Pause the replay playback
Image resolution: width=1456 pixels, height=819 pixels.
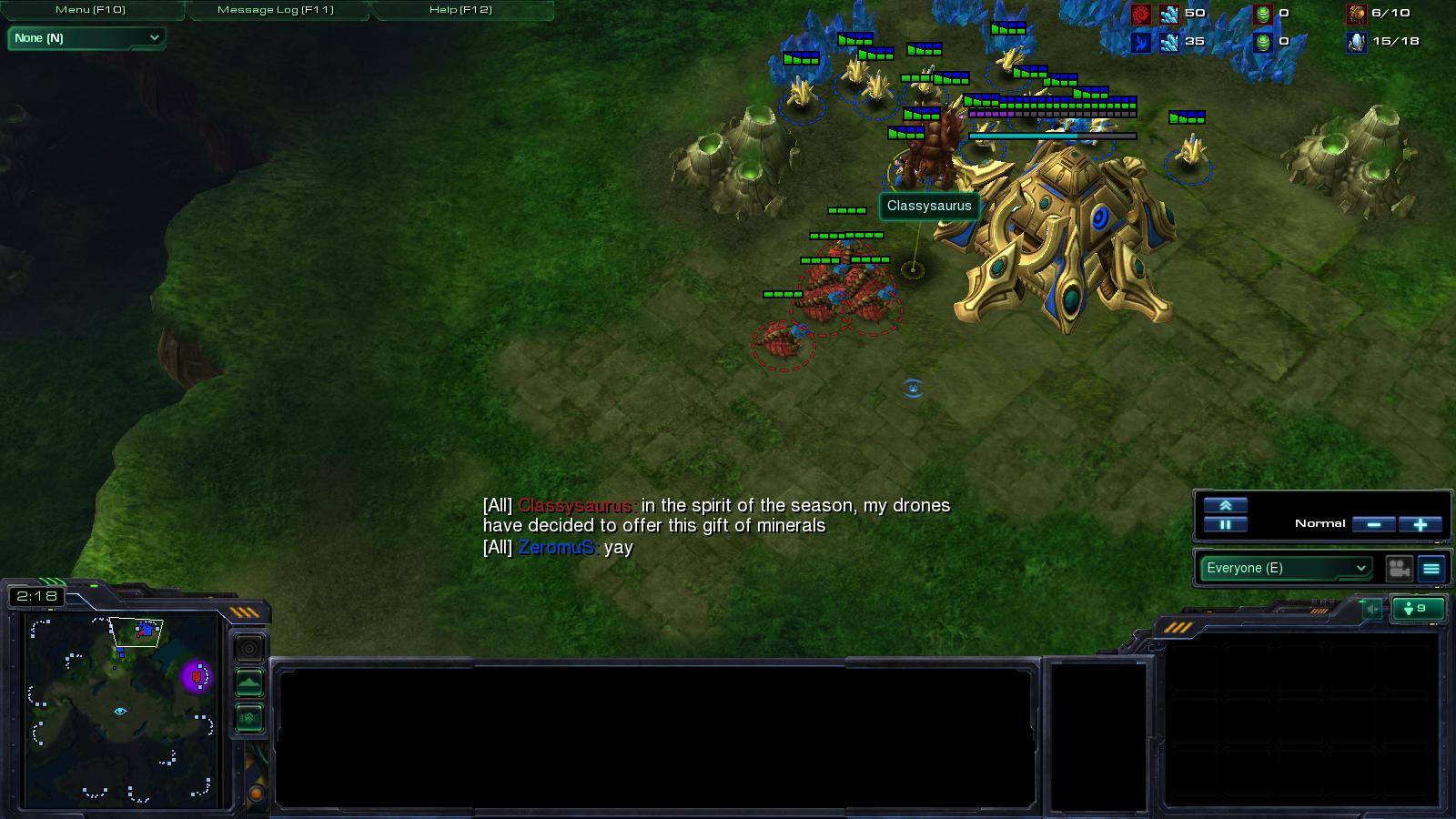(1225, 524)
